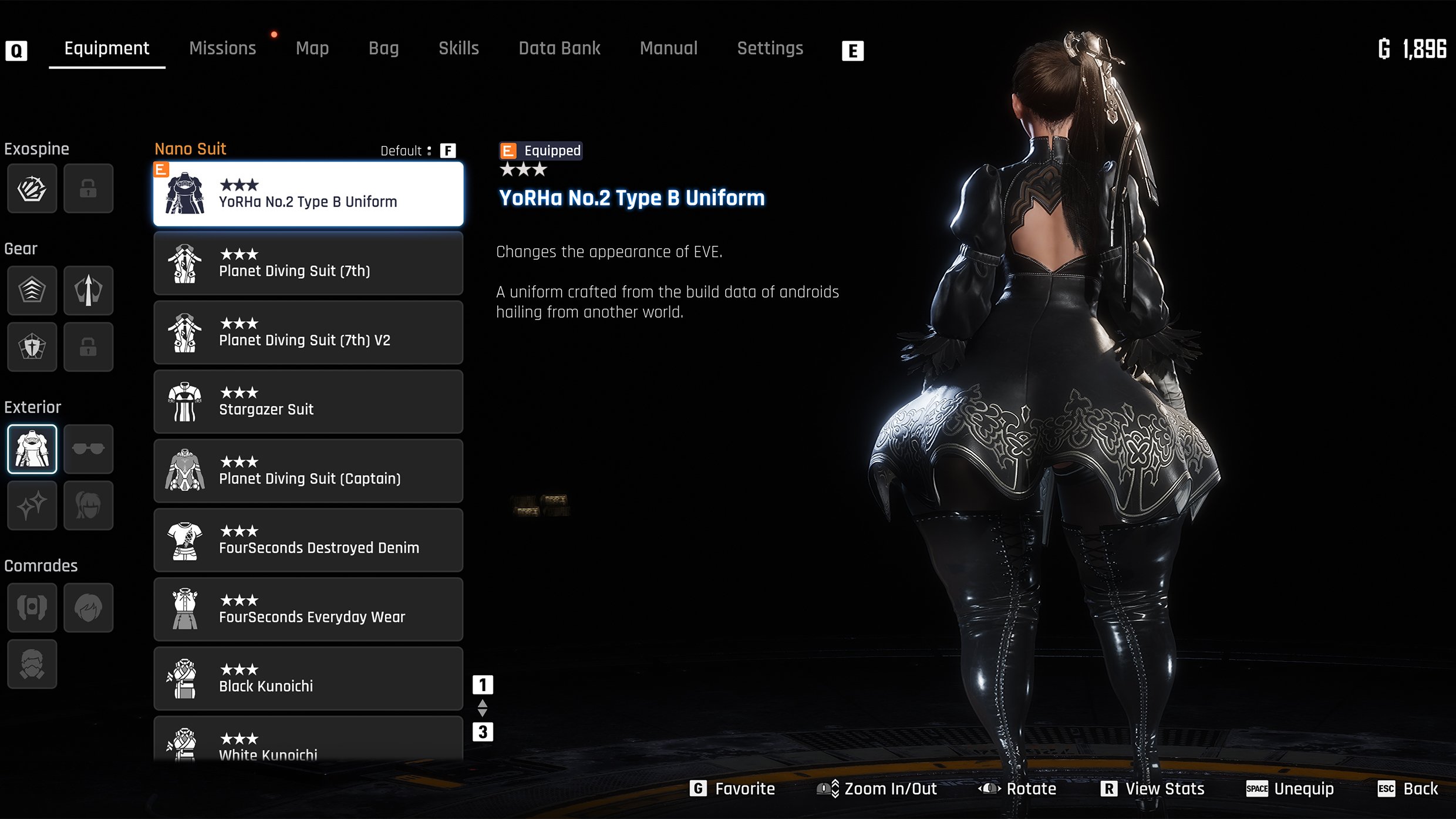The width and height of the screenshot is (1456, 819).
Task: Click the Unequip button
Action: (x=1290, y=788)
